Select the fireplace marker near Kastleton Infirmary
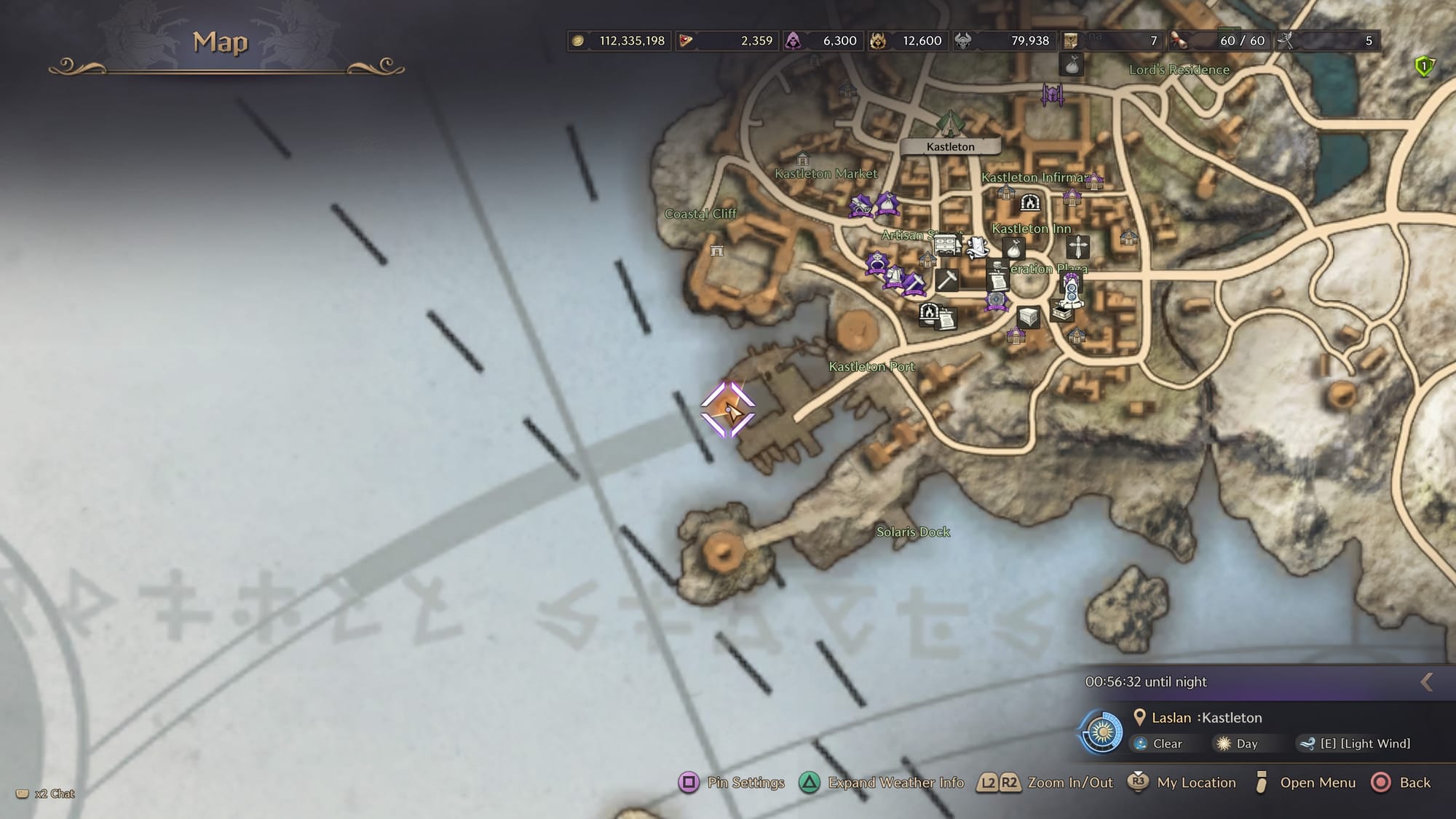This screenshot has width=1456, height=819. tap(1029, 202)
